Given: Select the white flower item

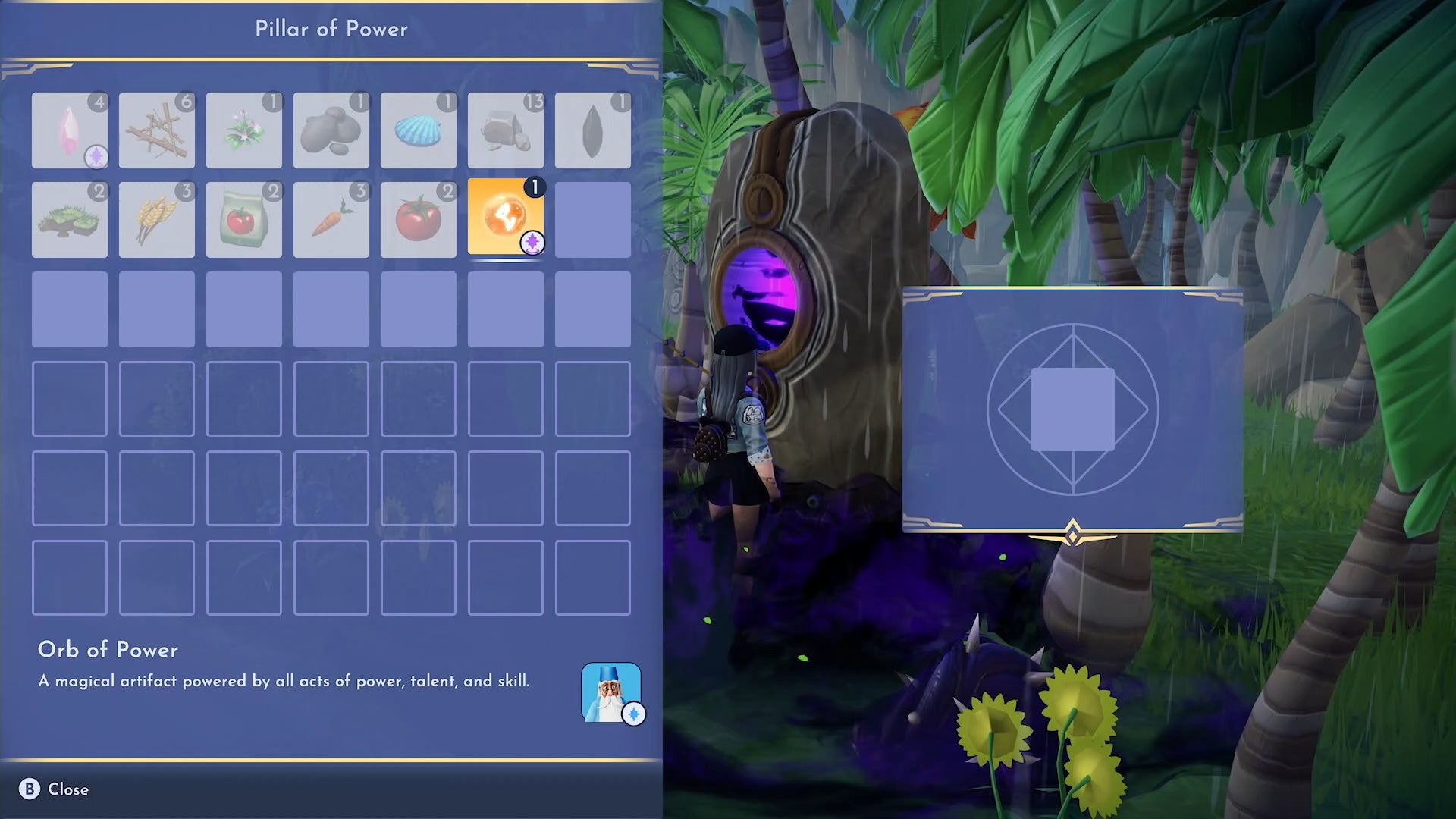Looking at the screenshot, I should tap(243, 130).
